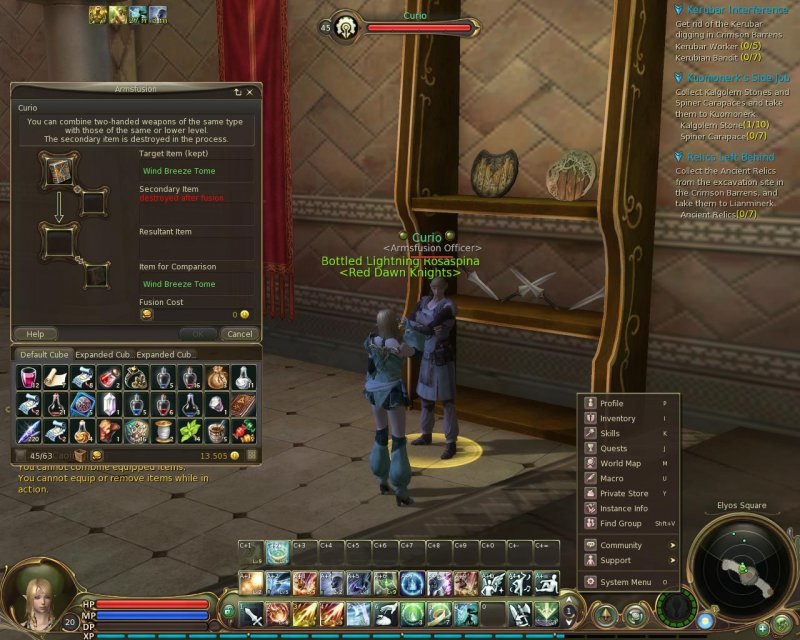Expand the Community submenu
Screen dimensions: 800x640
tap(621, 546)
